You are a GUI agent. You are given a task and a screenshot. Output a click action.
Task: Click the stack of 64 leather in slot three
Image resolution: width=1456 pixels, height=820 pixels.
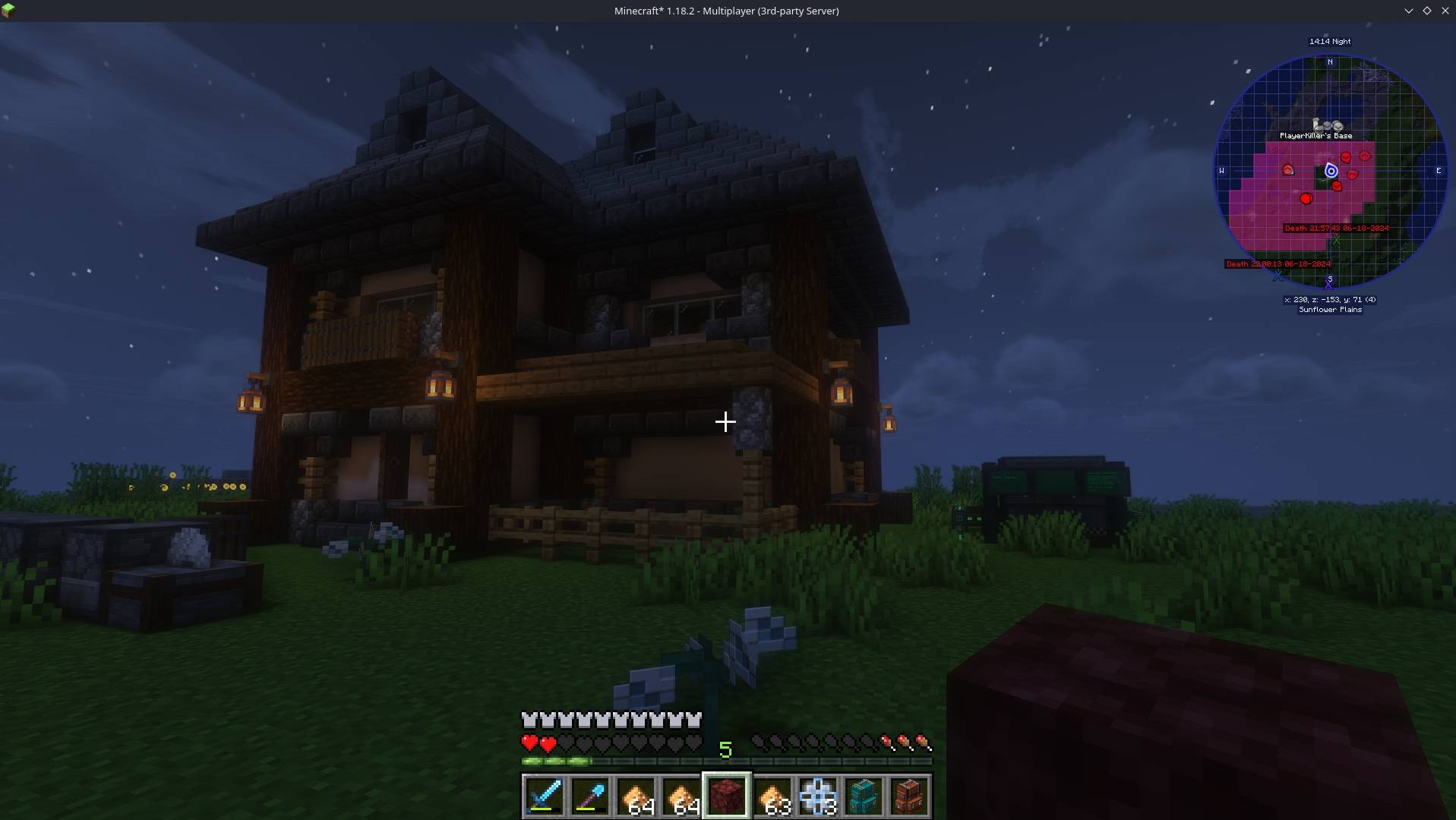pyautogui.click(x=636, y=796)
